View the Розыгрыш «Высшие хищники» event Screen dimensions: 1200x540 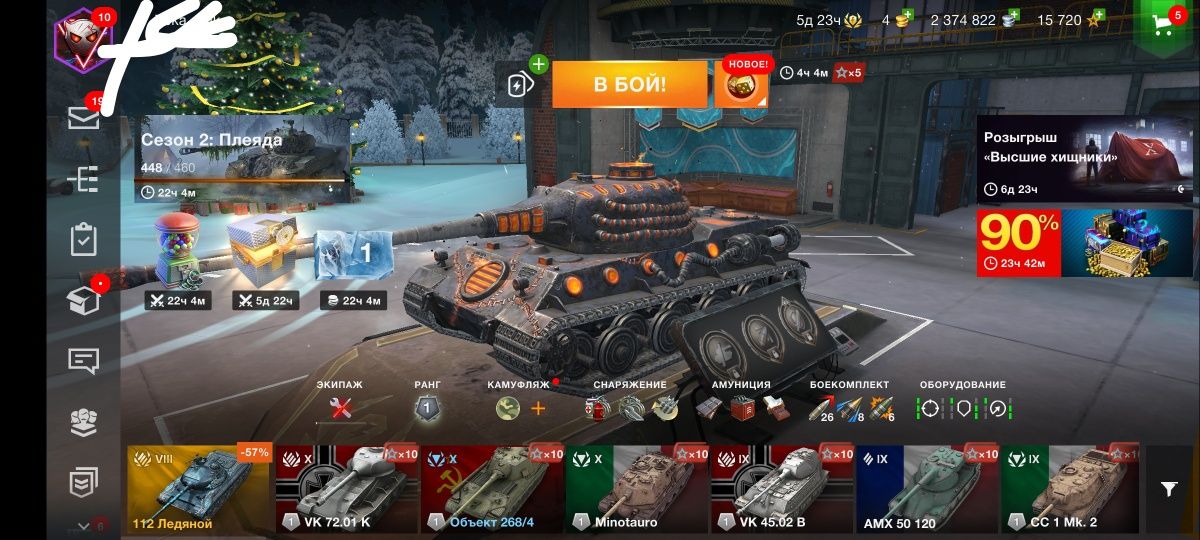click(1086, 158)
